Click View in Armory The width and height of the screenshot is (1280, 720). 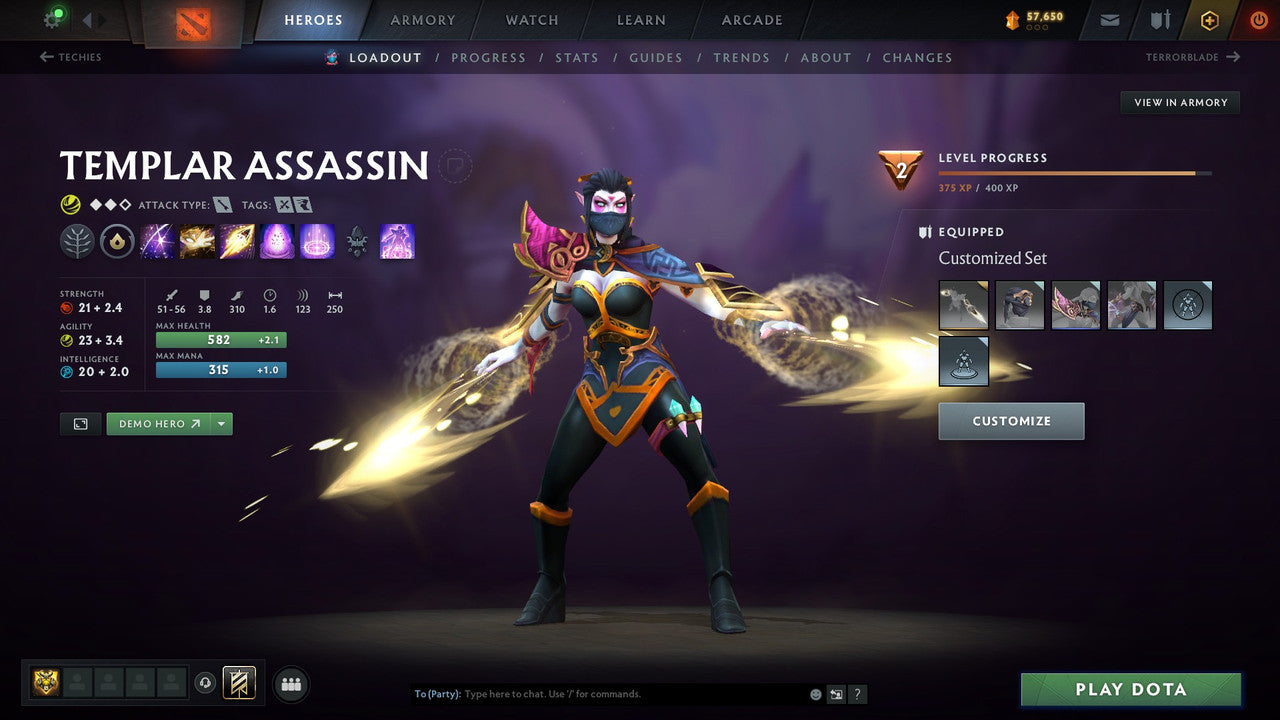tap(1180, 102)
